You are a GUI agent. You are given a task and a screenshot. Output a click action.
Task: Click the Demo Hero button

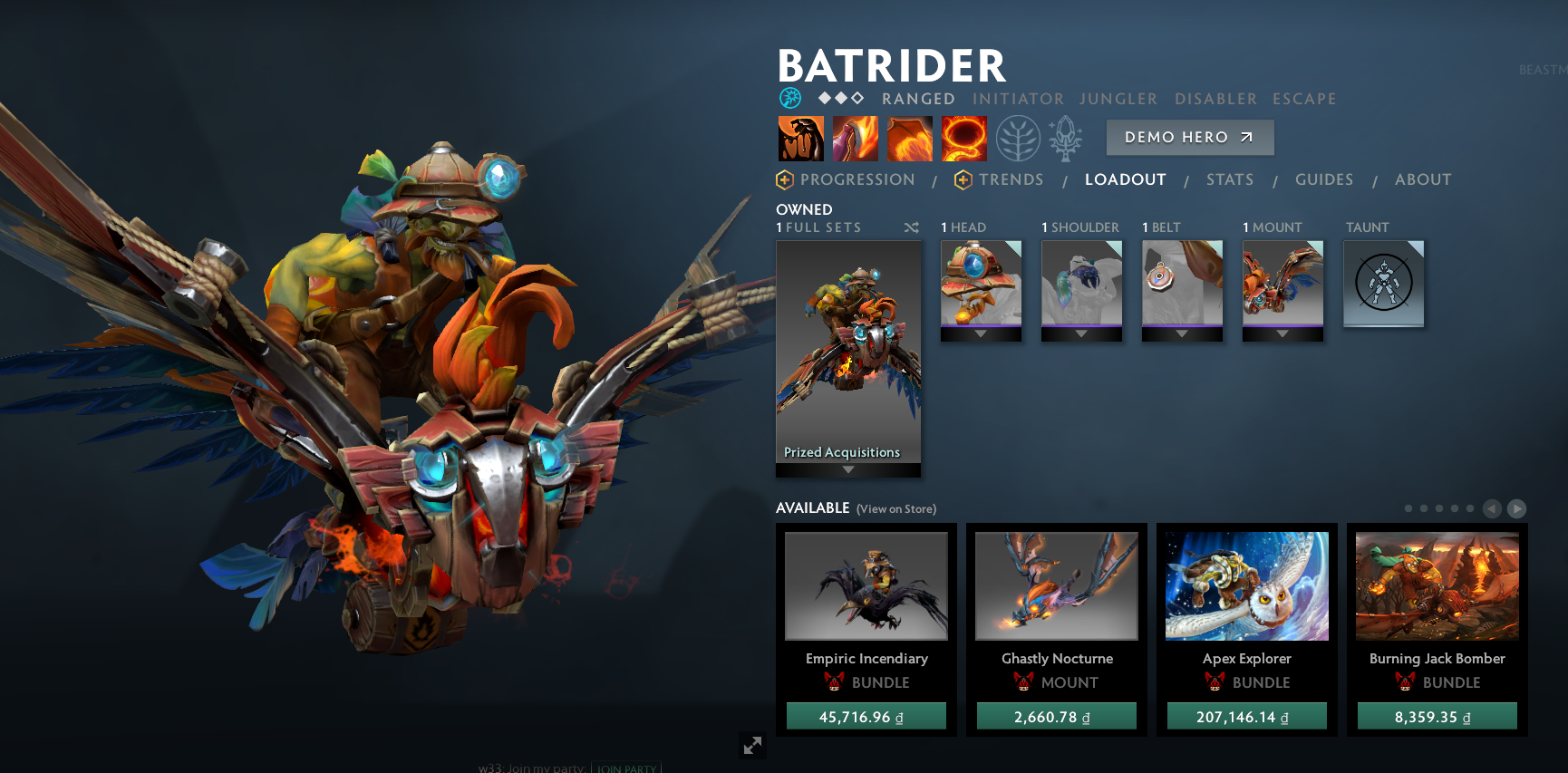[x=1190, y=137]
